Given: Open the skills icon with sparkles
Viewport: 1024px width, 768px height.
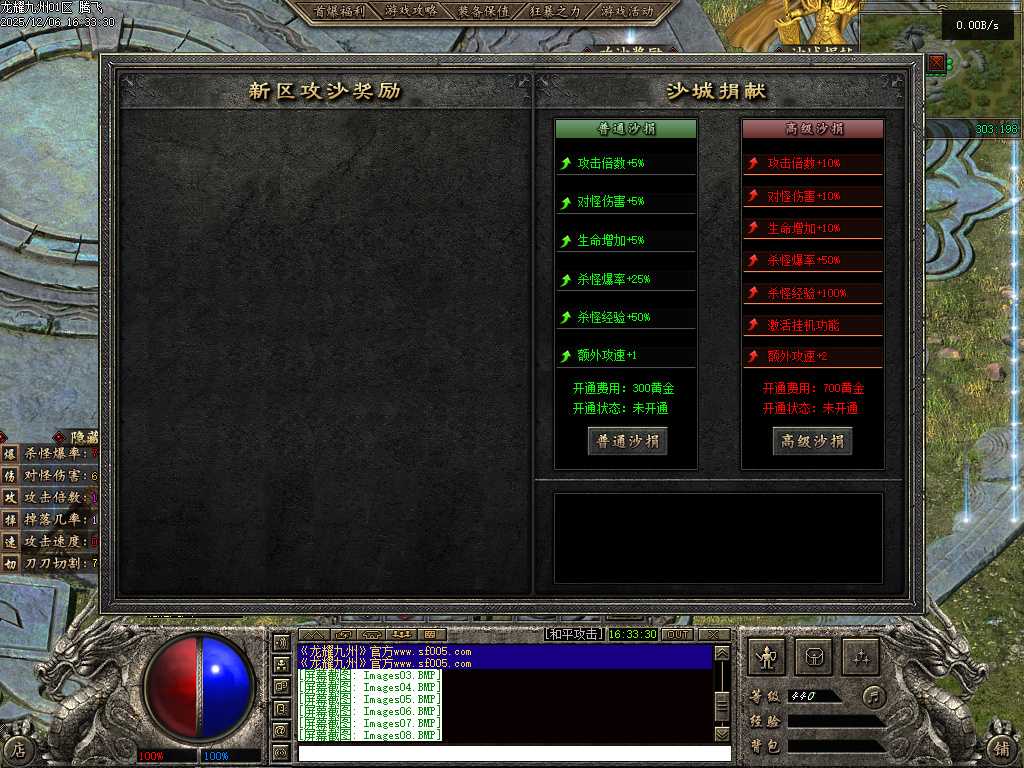Looking at the screenshot, I should [x=861, y=657].
